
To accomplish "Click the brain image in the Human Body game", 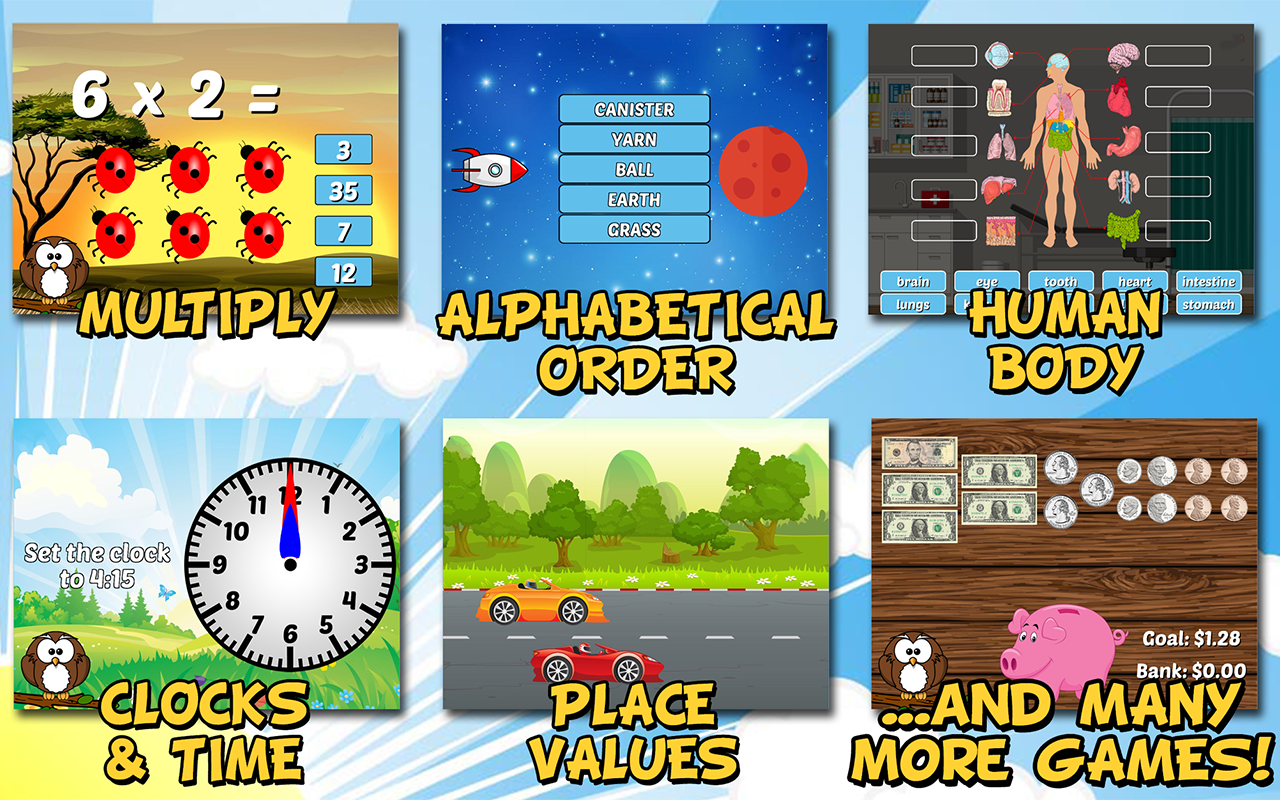I will coord(1124,53).
